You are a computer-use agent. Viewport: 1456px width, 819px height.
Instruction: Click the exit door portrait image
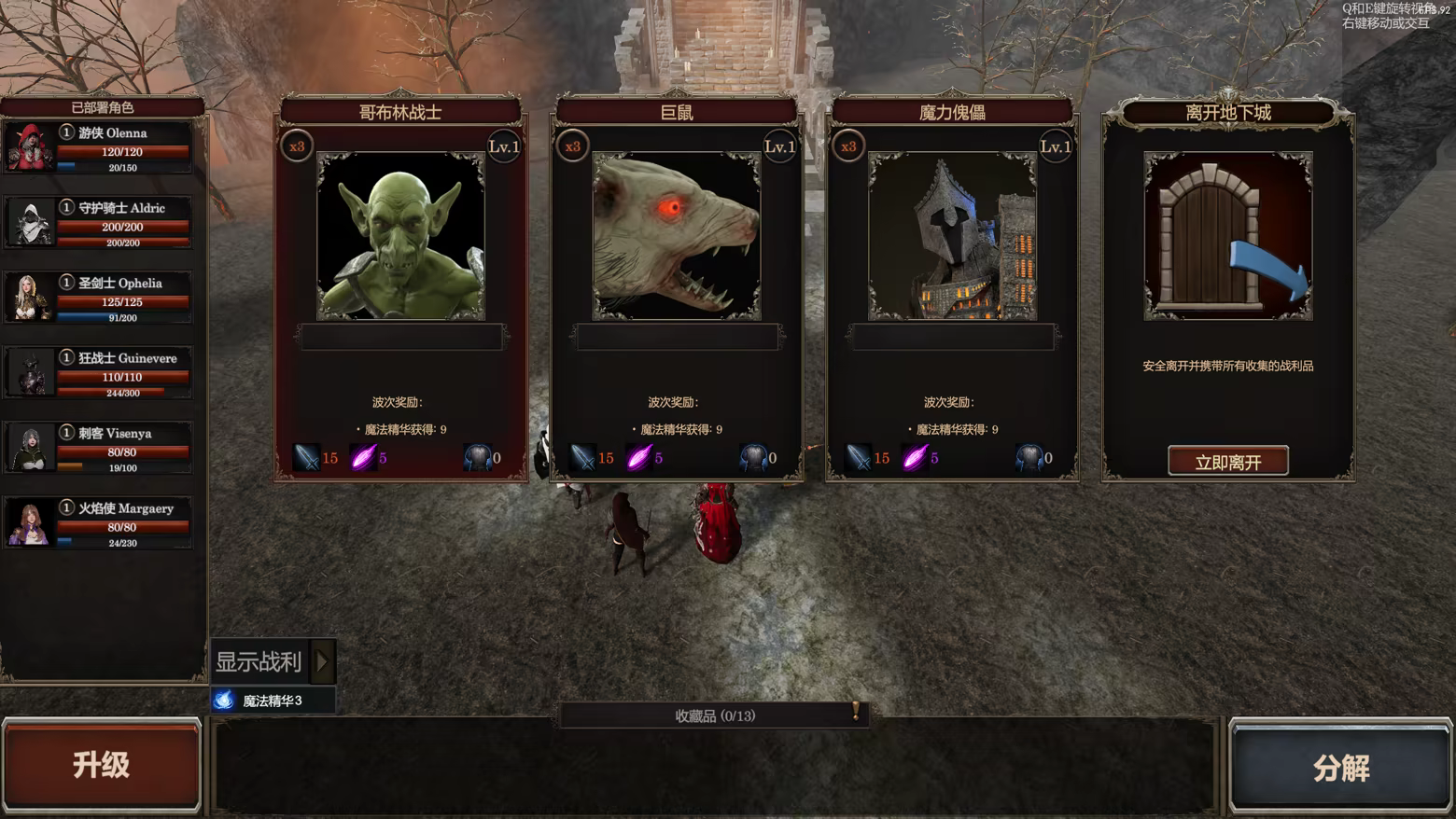coord(1227,237)
